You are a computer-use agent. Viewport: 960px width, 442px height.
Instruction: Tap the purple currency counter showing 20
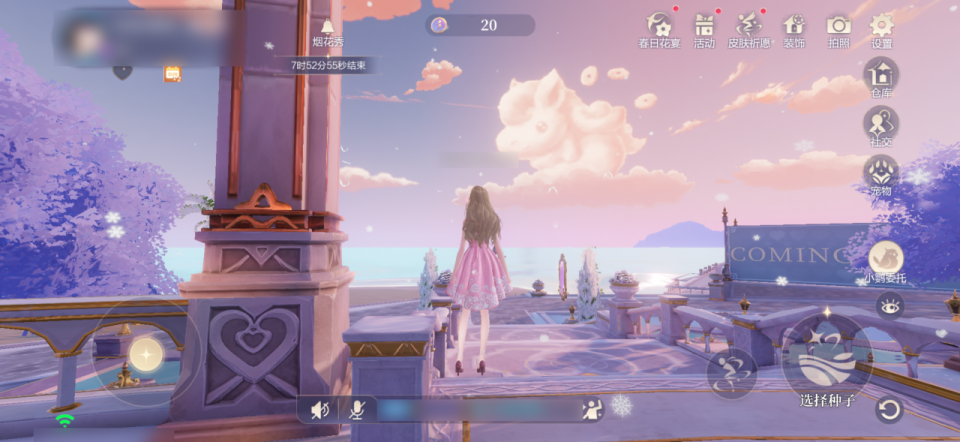[x=480, y=25]
